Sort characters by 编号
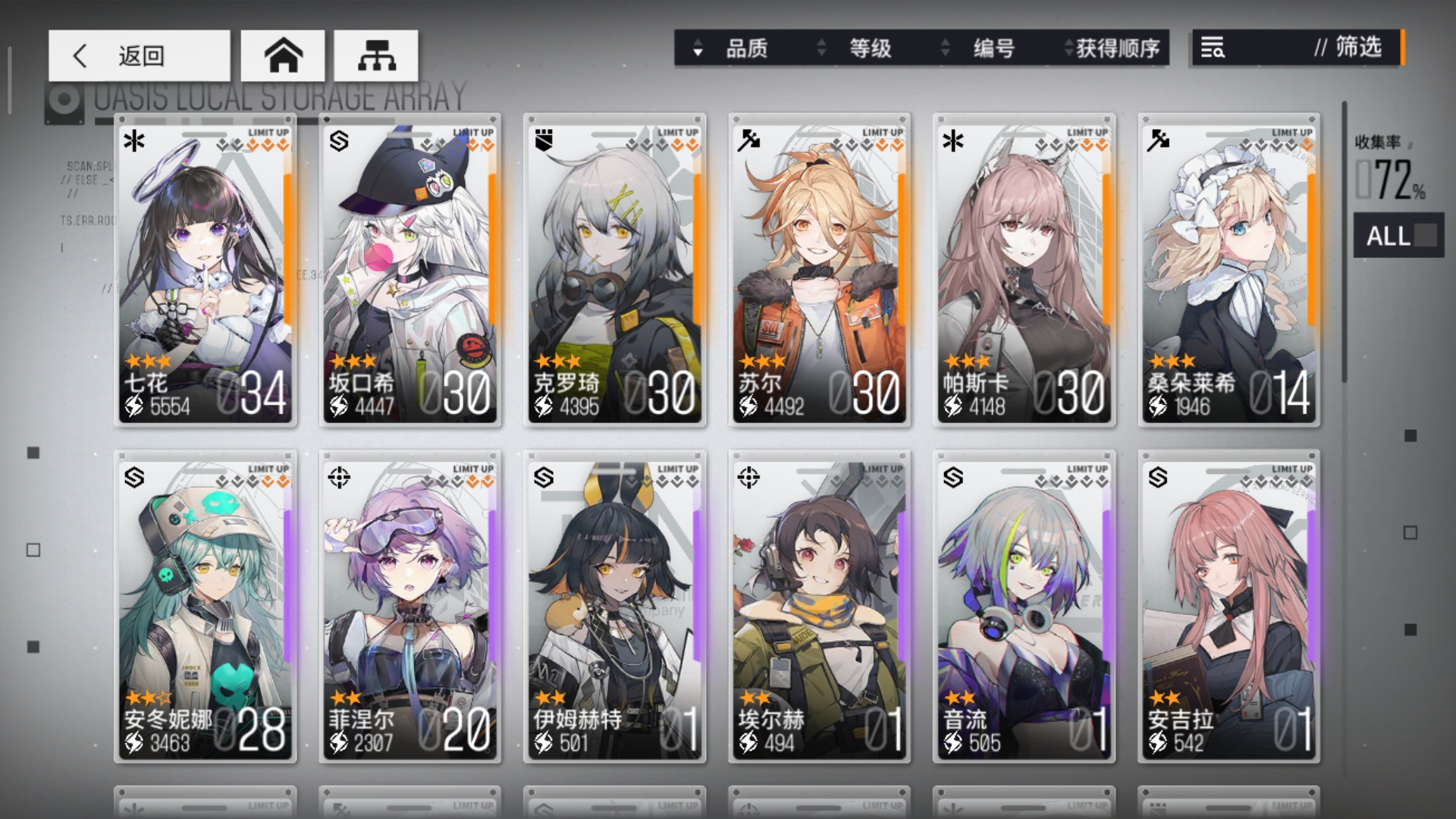Image resolution: width=1456 pixels, height=819 pixels. [x=983, y=49]
